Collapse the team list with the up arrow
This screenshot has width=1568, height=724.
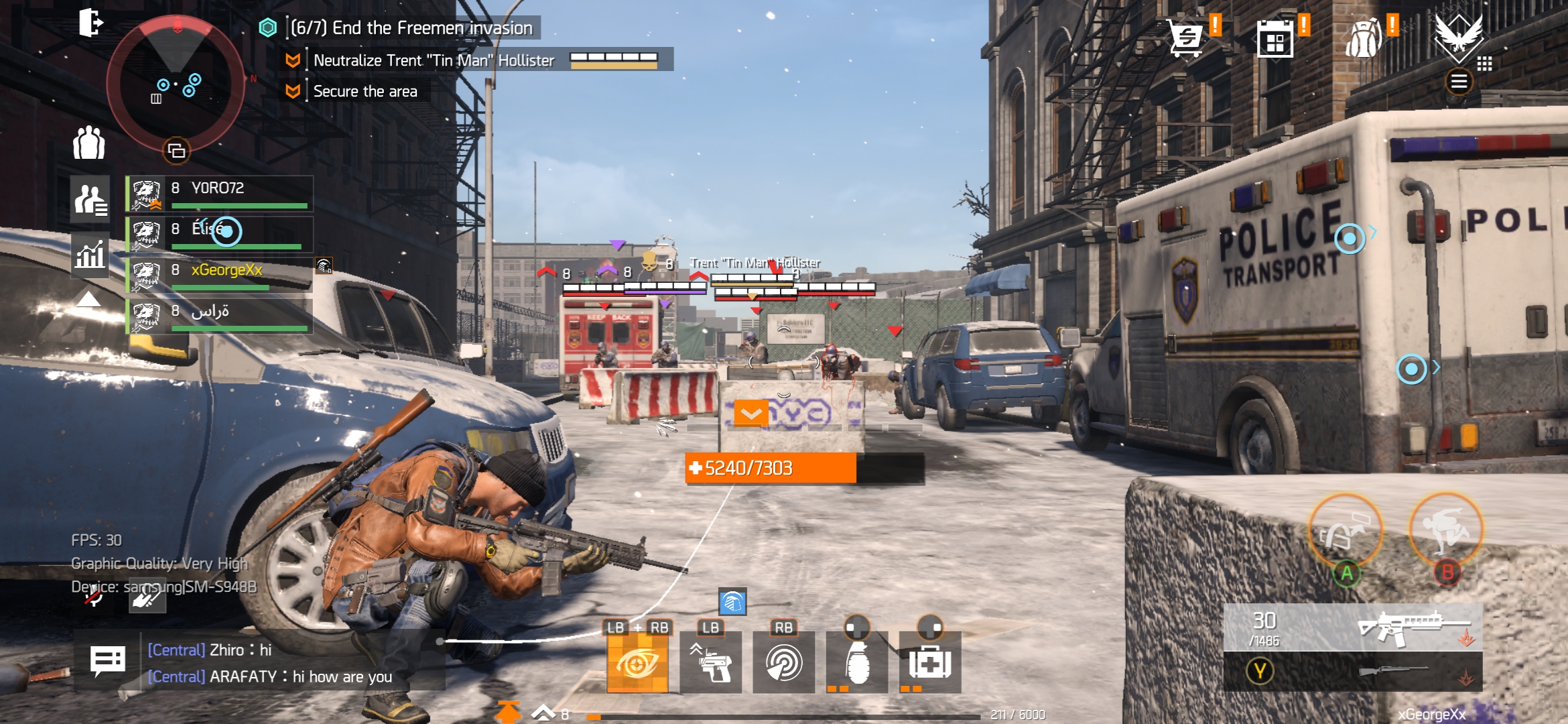click(x=88, y=300)
